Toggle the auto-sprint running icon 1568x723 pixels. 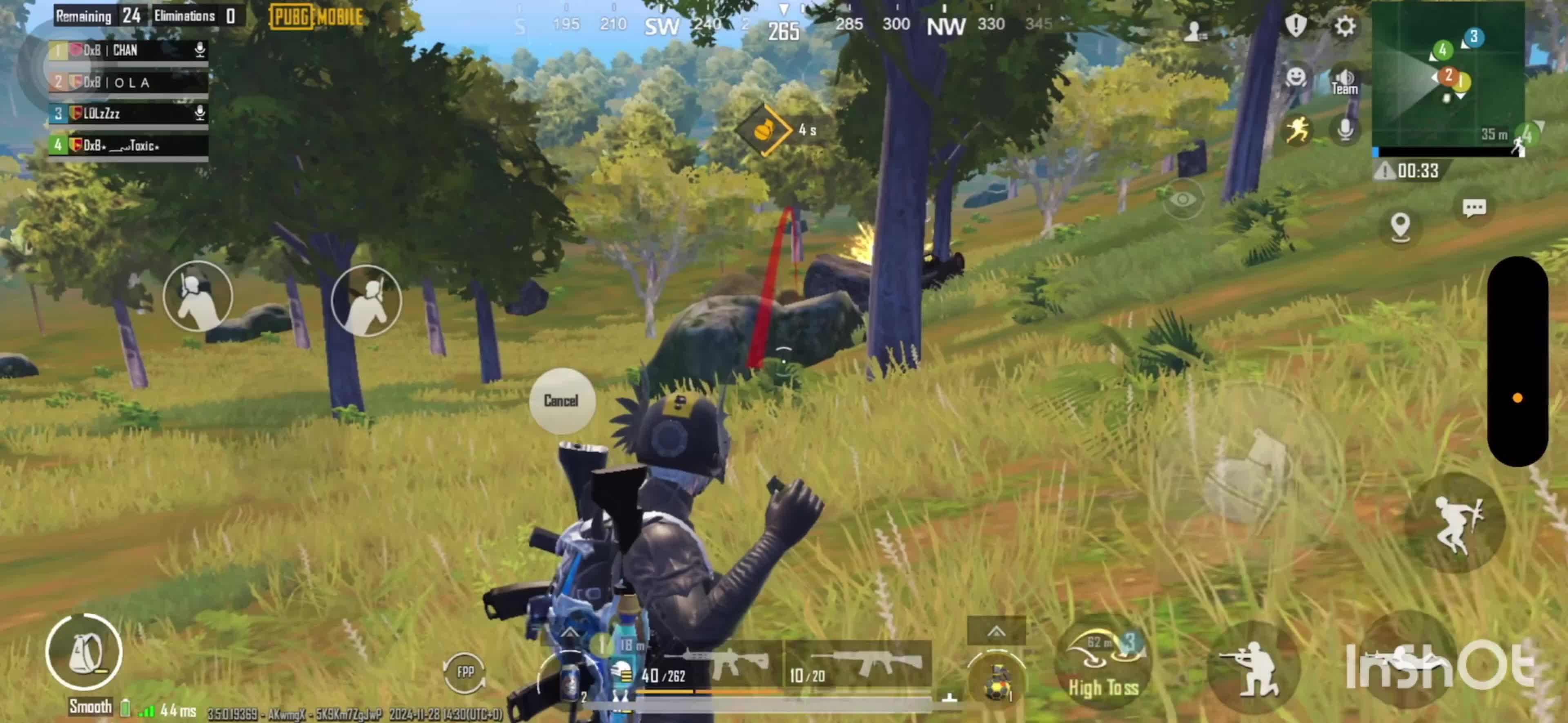click(x=1296, y=130)
